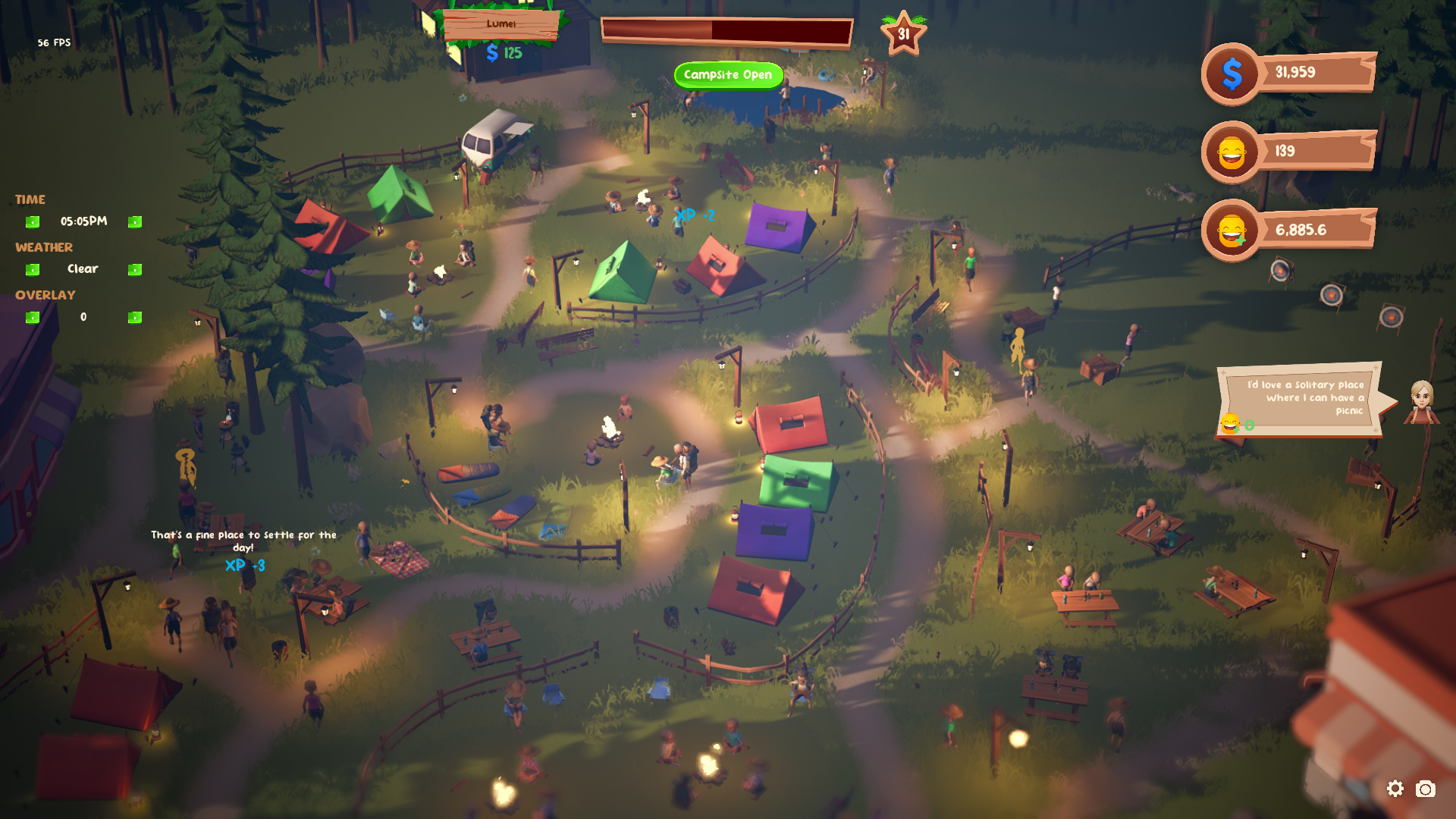Cycle Weather backward with the left arrow
This screenshot has height=819, width=1456.
[32, 269]
